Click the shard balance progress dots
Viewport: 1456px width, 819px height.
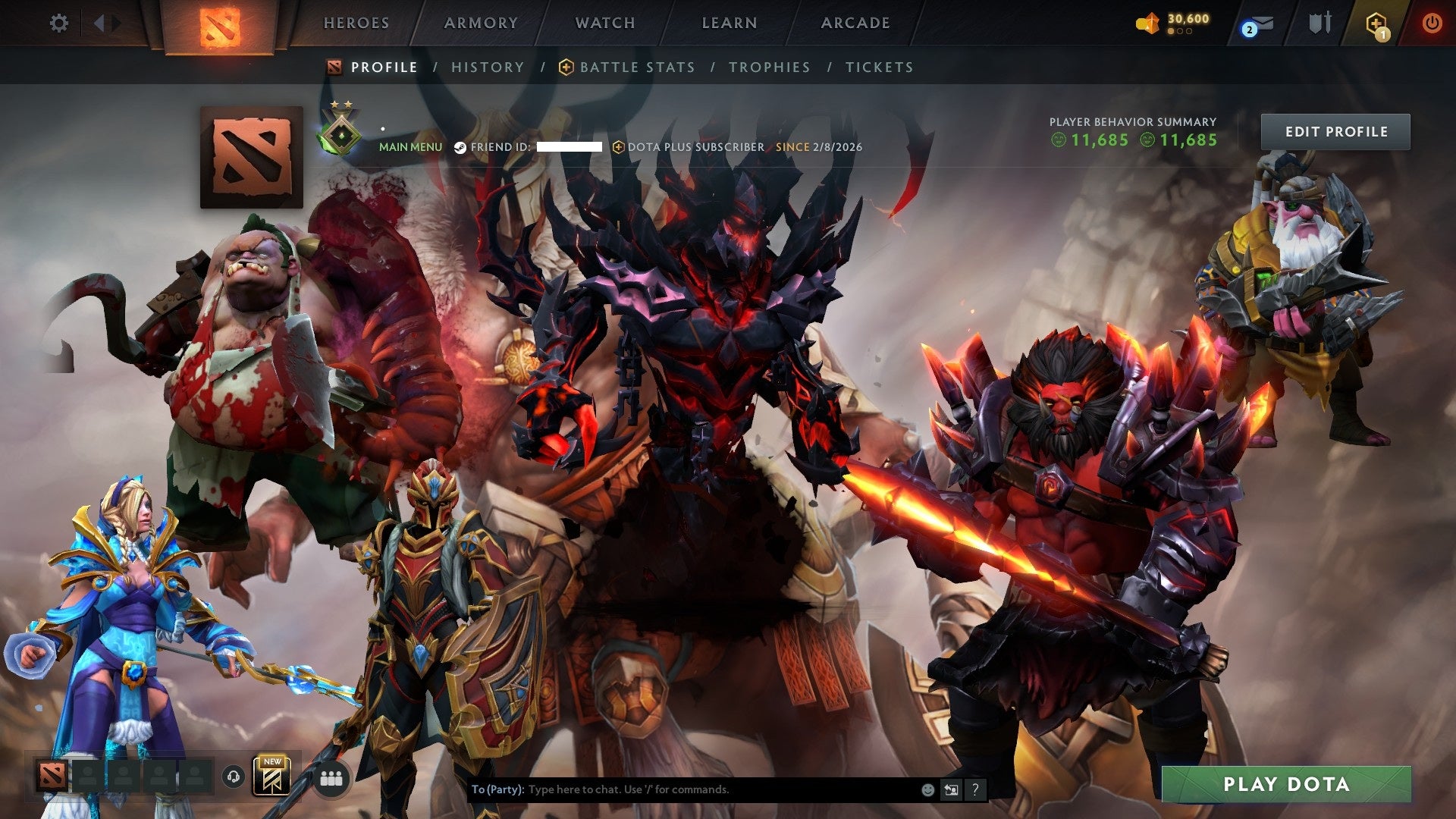coord(1180,33)
